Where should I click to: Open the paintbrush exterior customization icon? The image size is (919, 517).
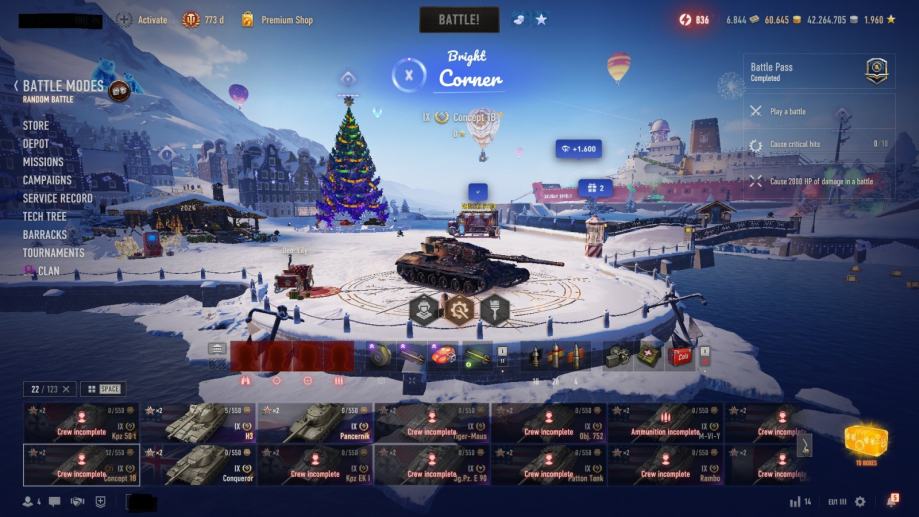coord(495,309)
